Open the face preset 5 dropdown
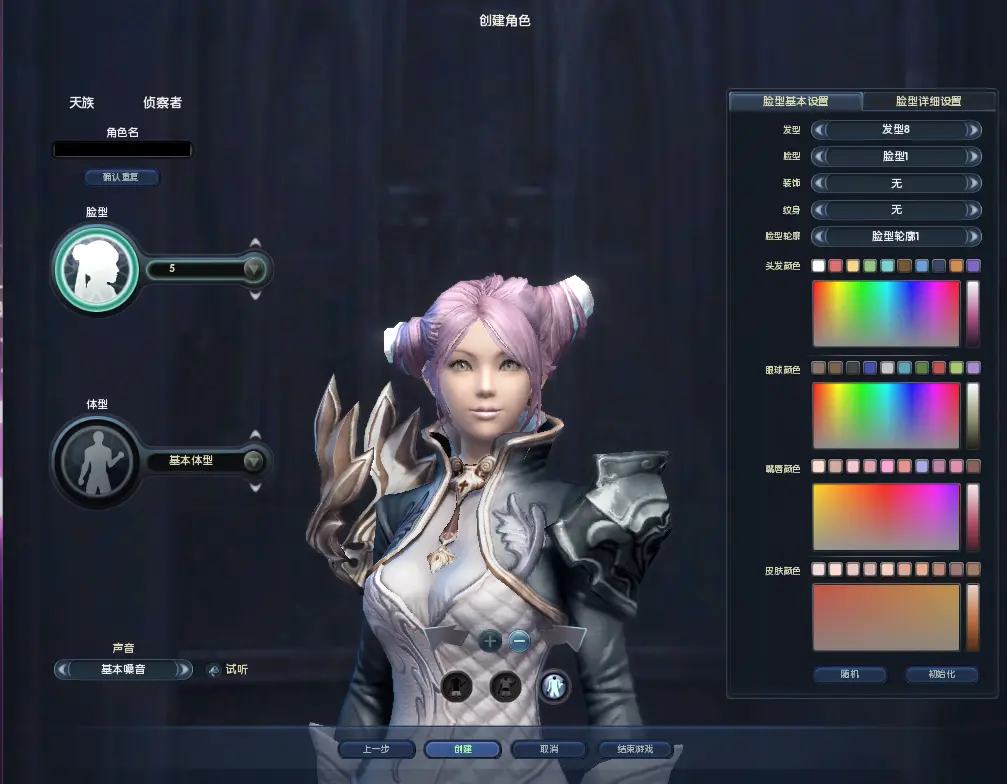Image resolution: width=1007 pixels, height=784 pixels. [x=253, y=269]
